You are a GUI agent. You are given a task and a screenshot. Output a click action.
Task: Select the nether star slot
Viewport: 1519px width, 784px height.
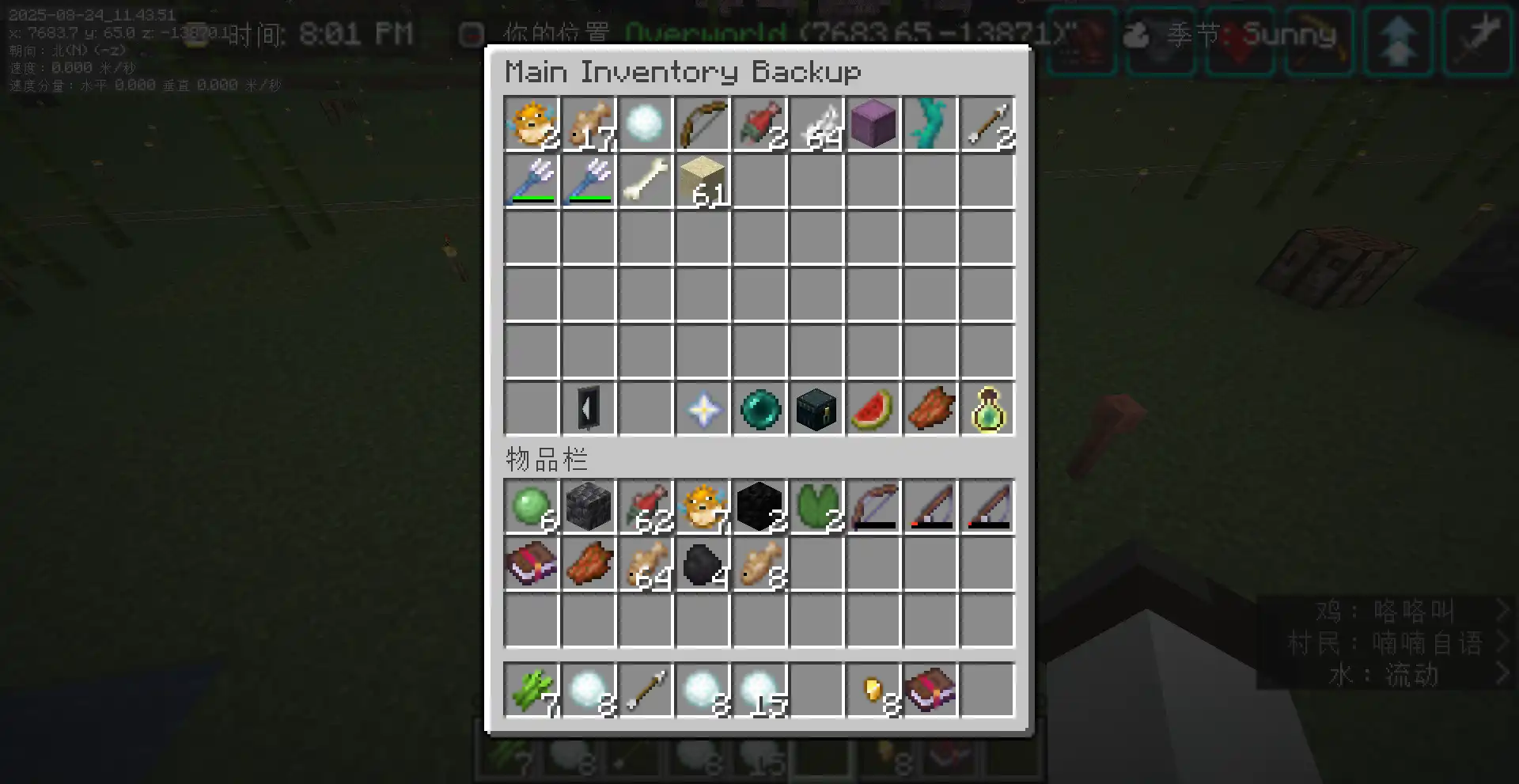tap(703, 409)
